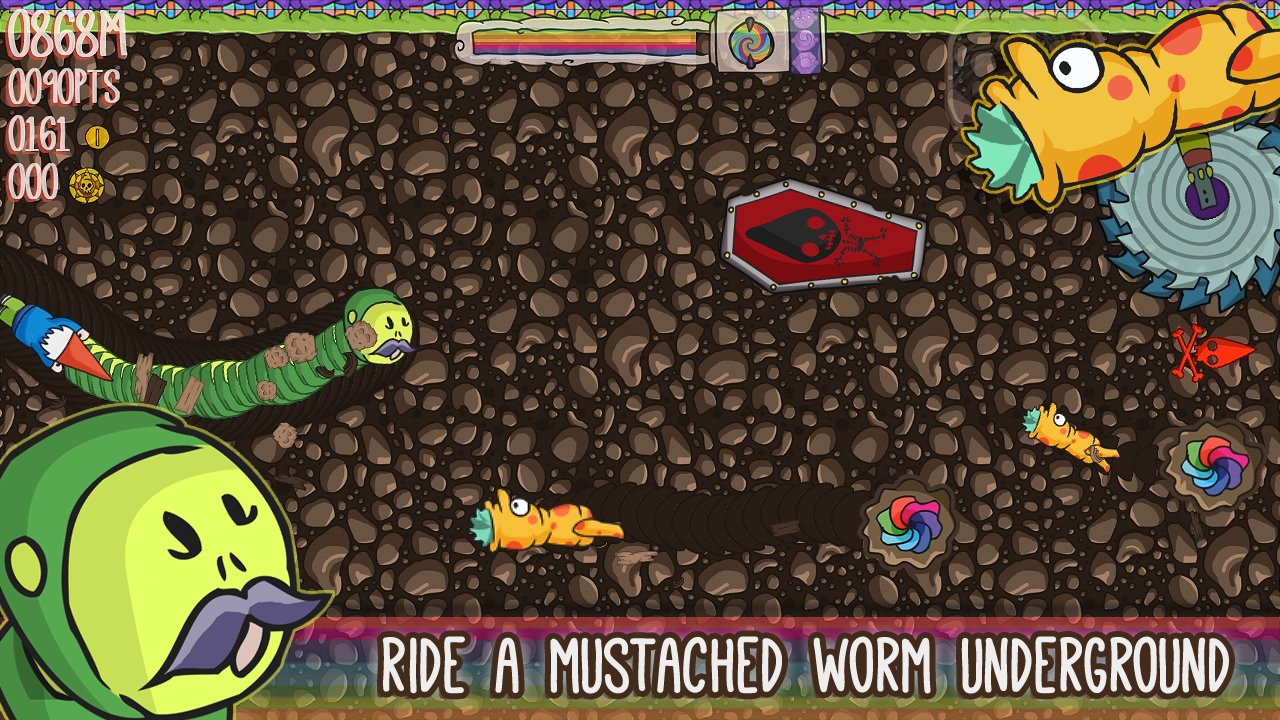
Task: Open the top purple bubble ability icon
Action: click(804, 17)
